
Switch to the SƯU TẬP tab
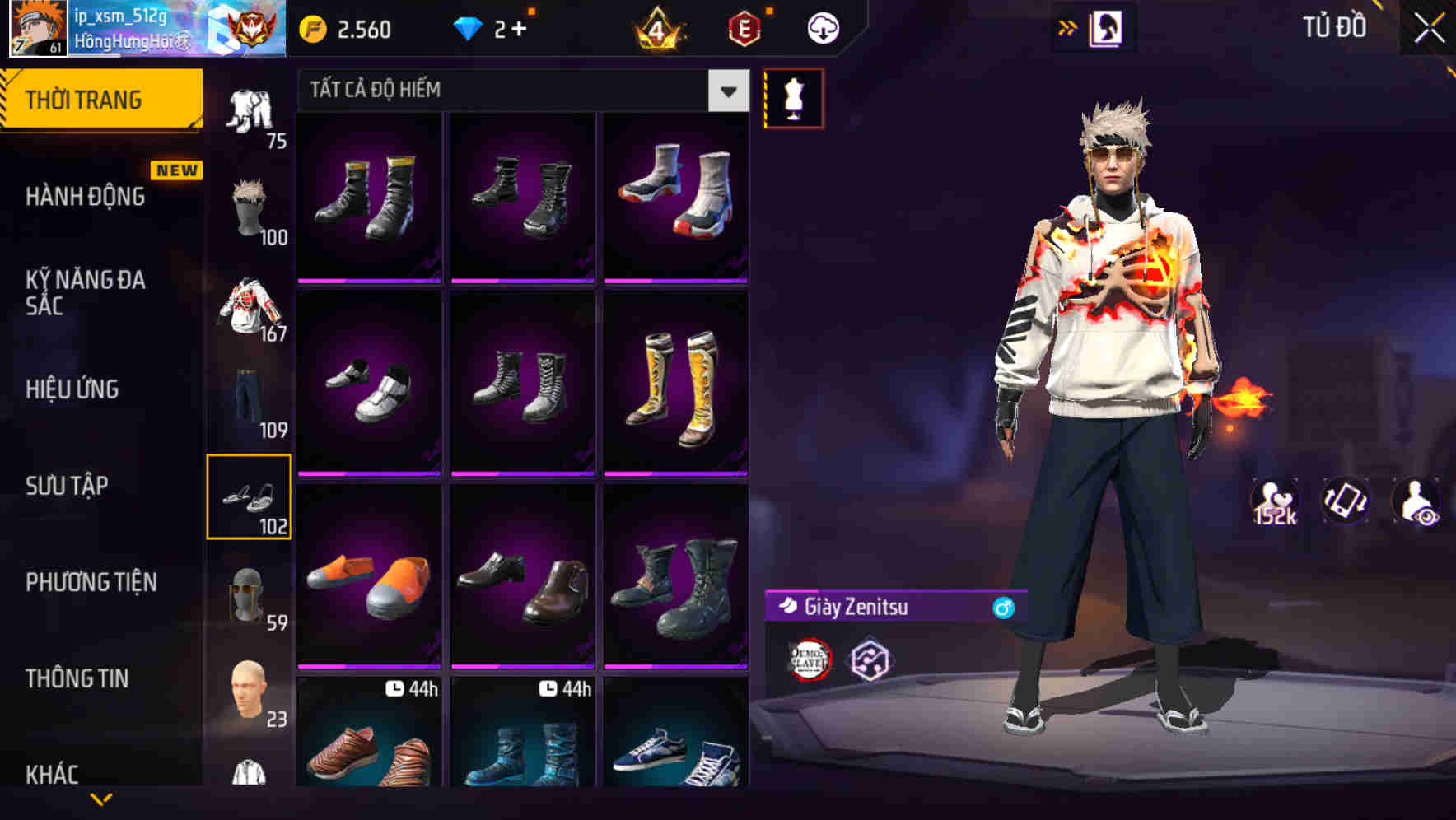click(x=66, y=486)
